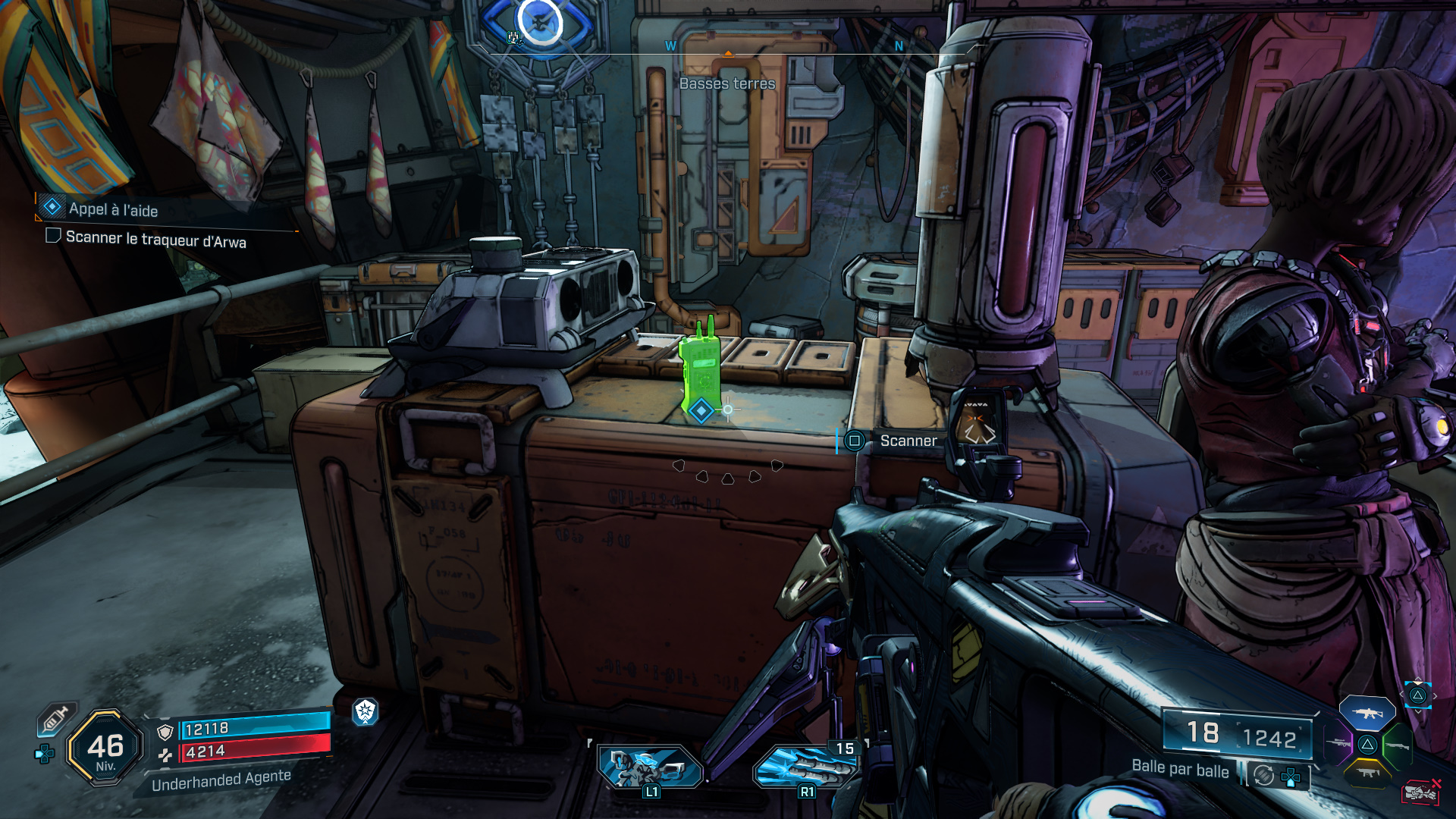Select the equipped assault rifle weapon slot
Screen dimensions: 1456x819
coord(1367,713)
